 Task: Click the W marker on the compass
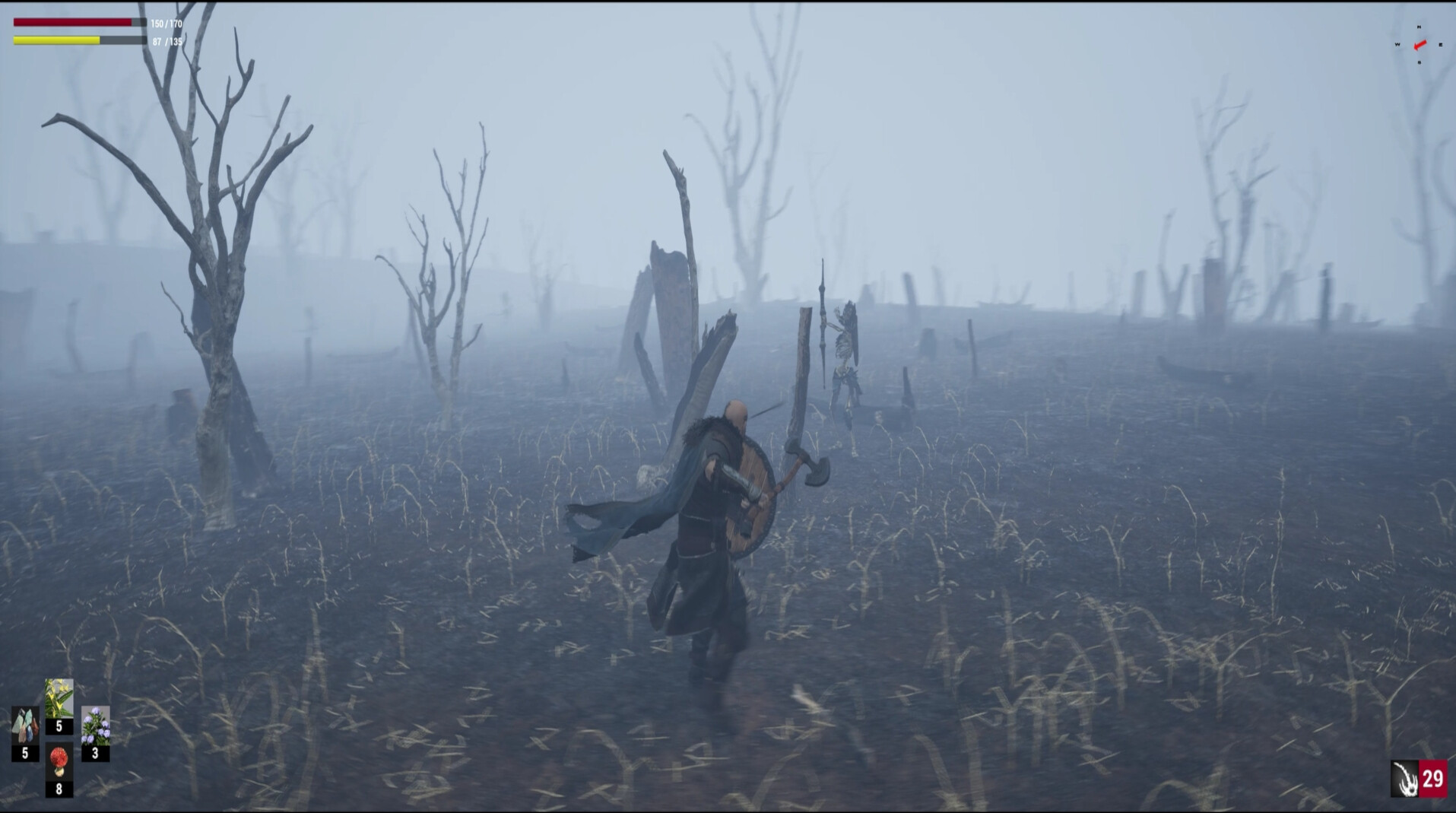(1398, 44)
